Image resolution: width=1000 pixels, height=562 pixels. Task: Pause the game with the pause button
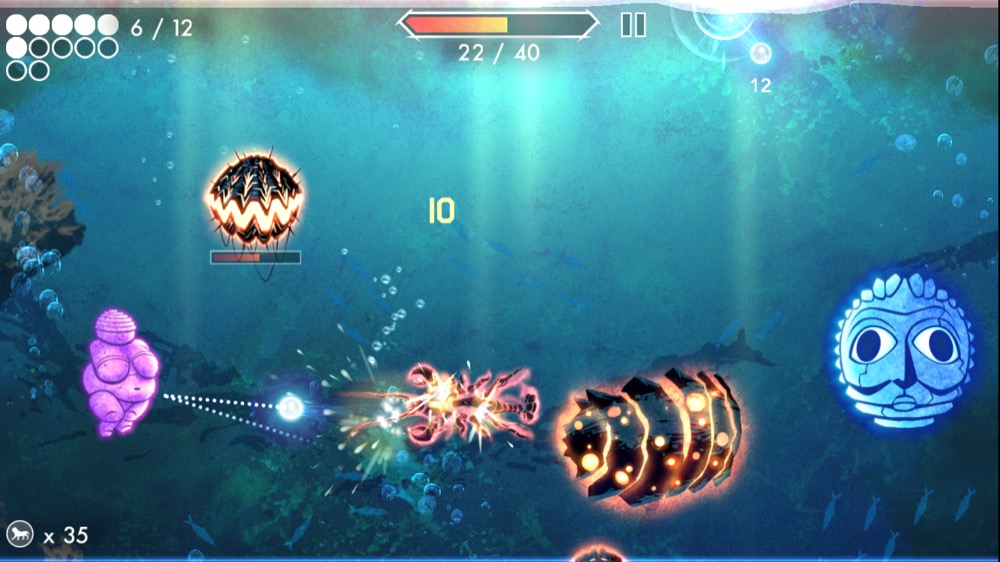coord(633,25)
